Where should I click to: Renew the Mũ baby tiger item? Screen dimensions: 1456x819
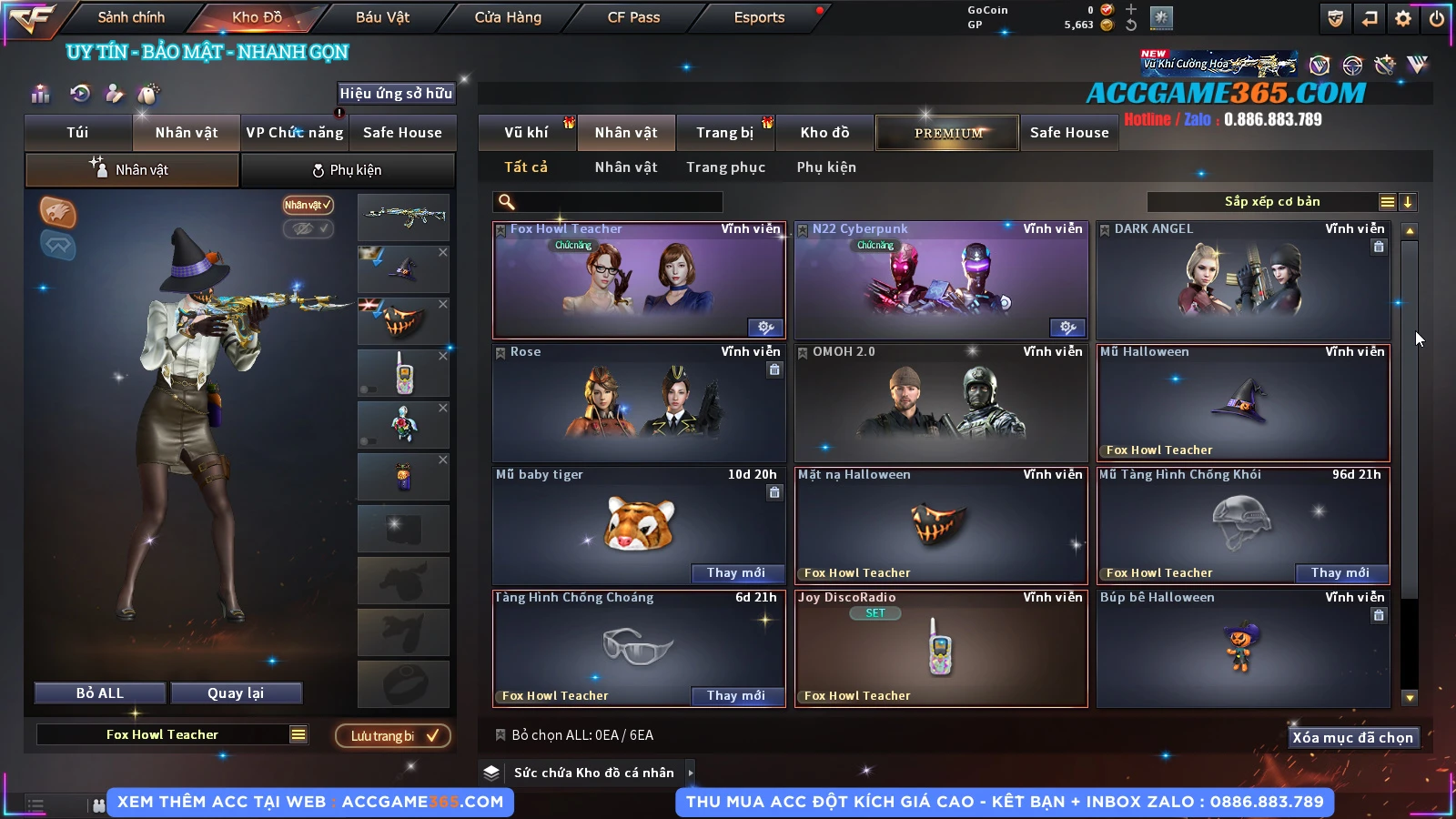[735, 572]
